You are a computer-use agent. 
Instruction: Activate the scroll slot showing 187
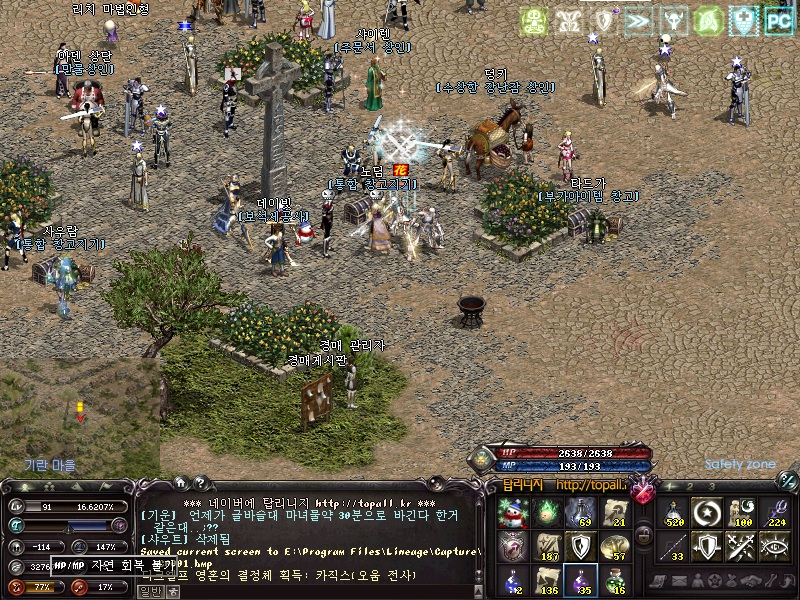[x=546, y=547]
